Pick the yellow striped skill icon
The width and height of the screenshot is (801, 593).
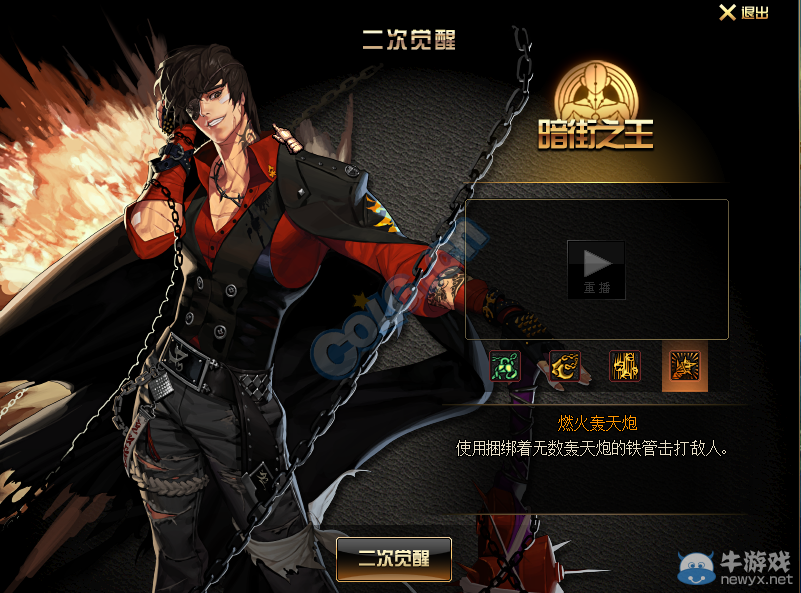[625, 366]
